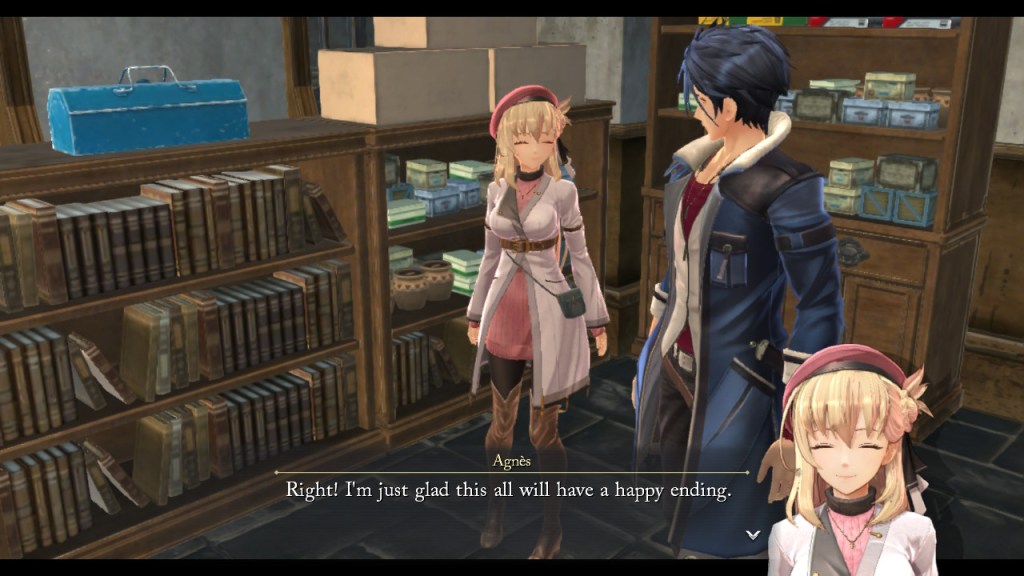
Task: Click the dialogue advance arrow indicator
Action: 753,535
